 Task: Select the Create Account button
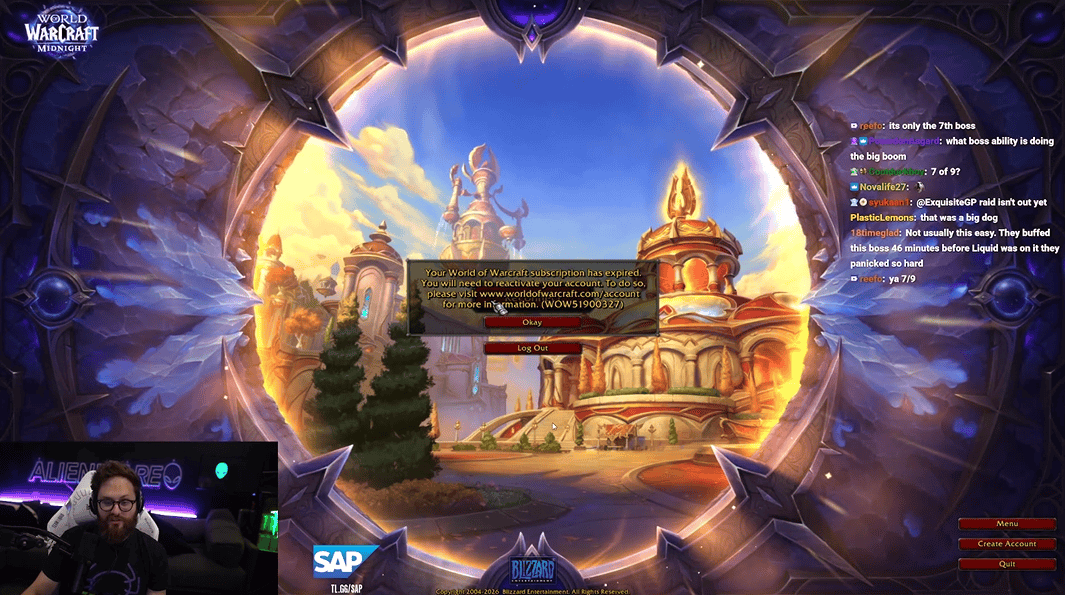tap(1006, 544)
